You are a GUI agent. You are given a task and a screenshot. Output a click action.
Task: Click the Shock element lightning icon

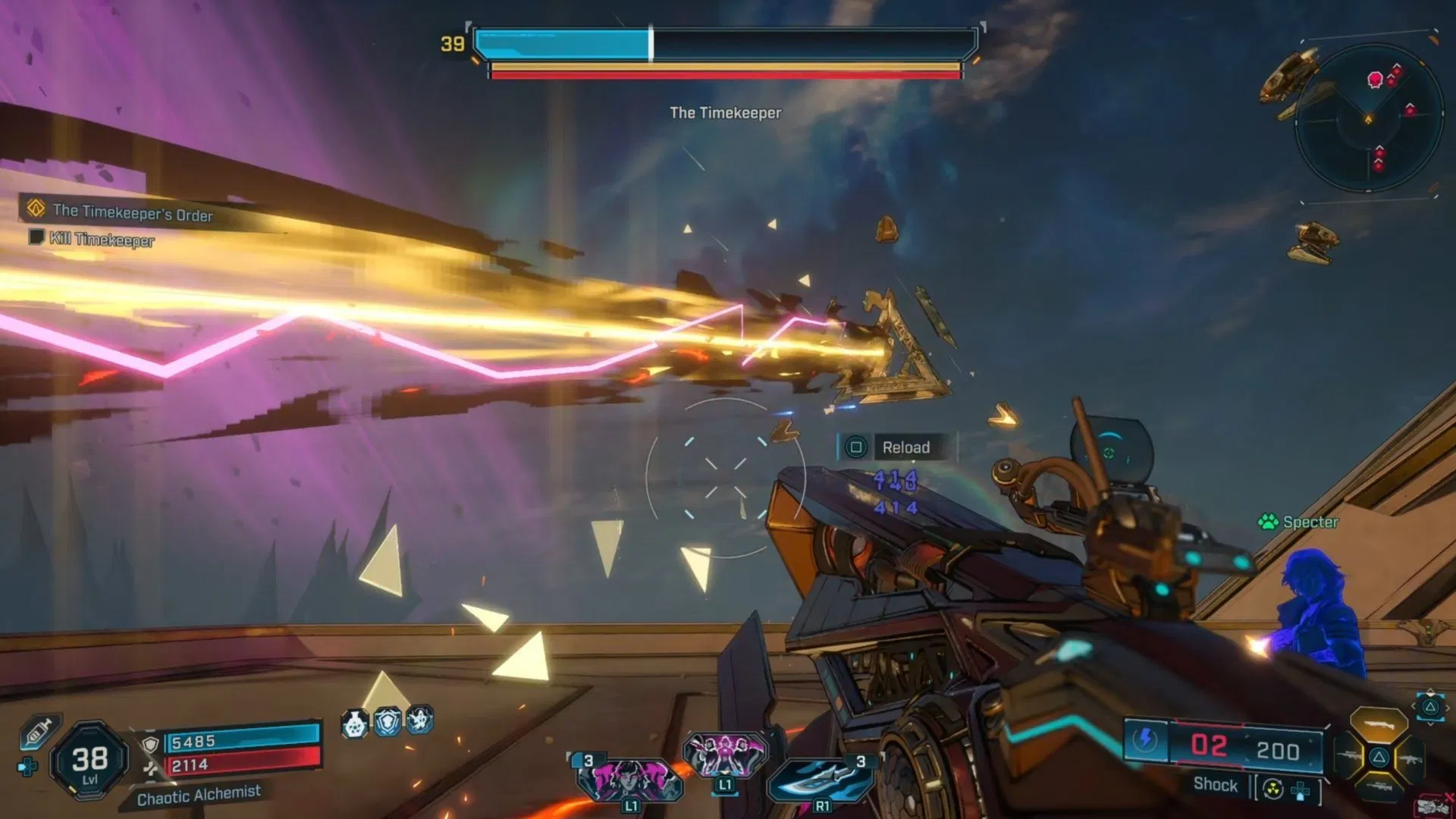pyautogui.click(x=1145, y=739)
